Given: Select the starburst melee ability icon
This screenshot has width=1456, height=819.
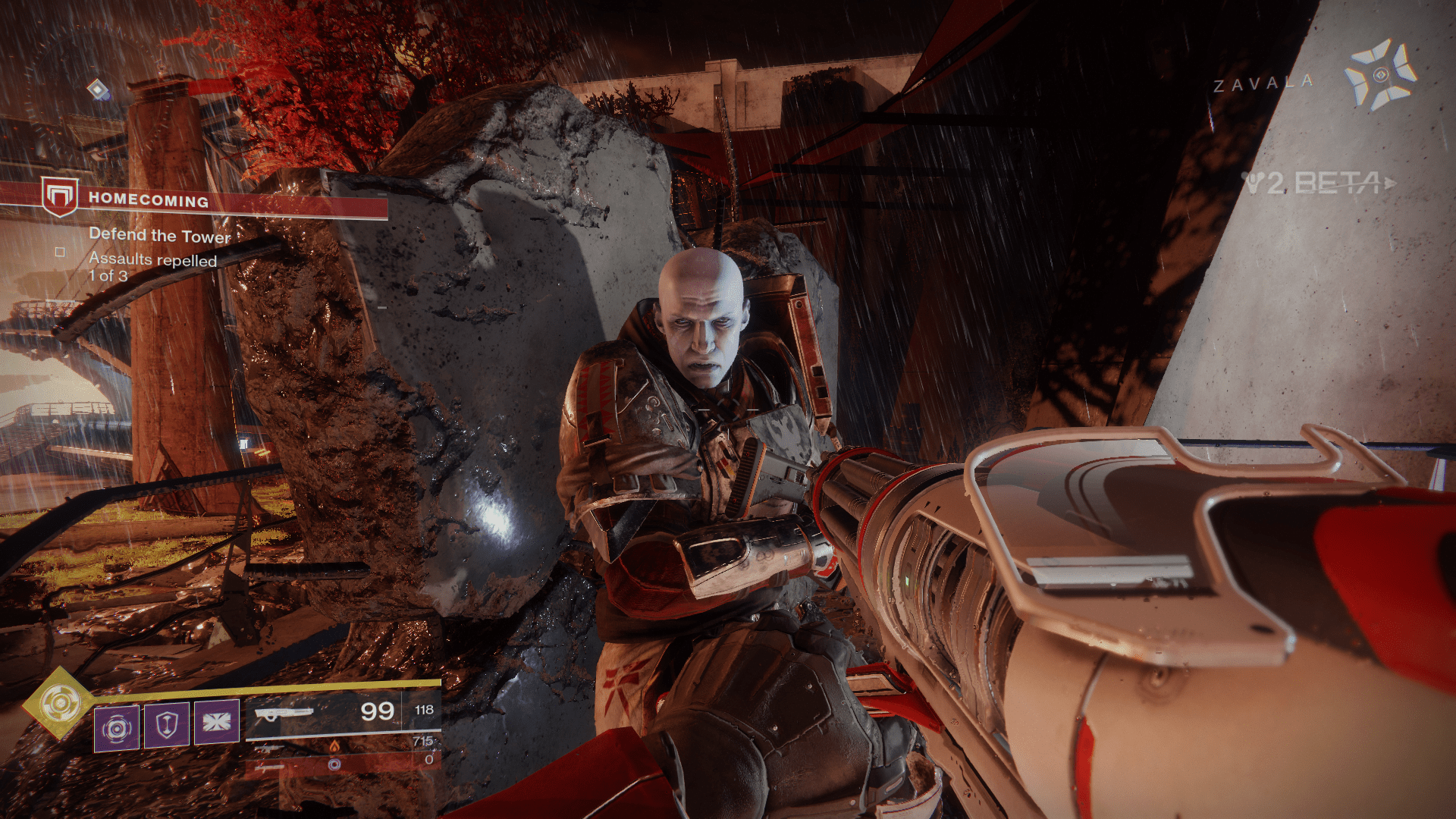Looking at the screenshot, I should 217,722.
